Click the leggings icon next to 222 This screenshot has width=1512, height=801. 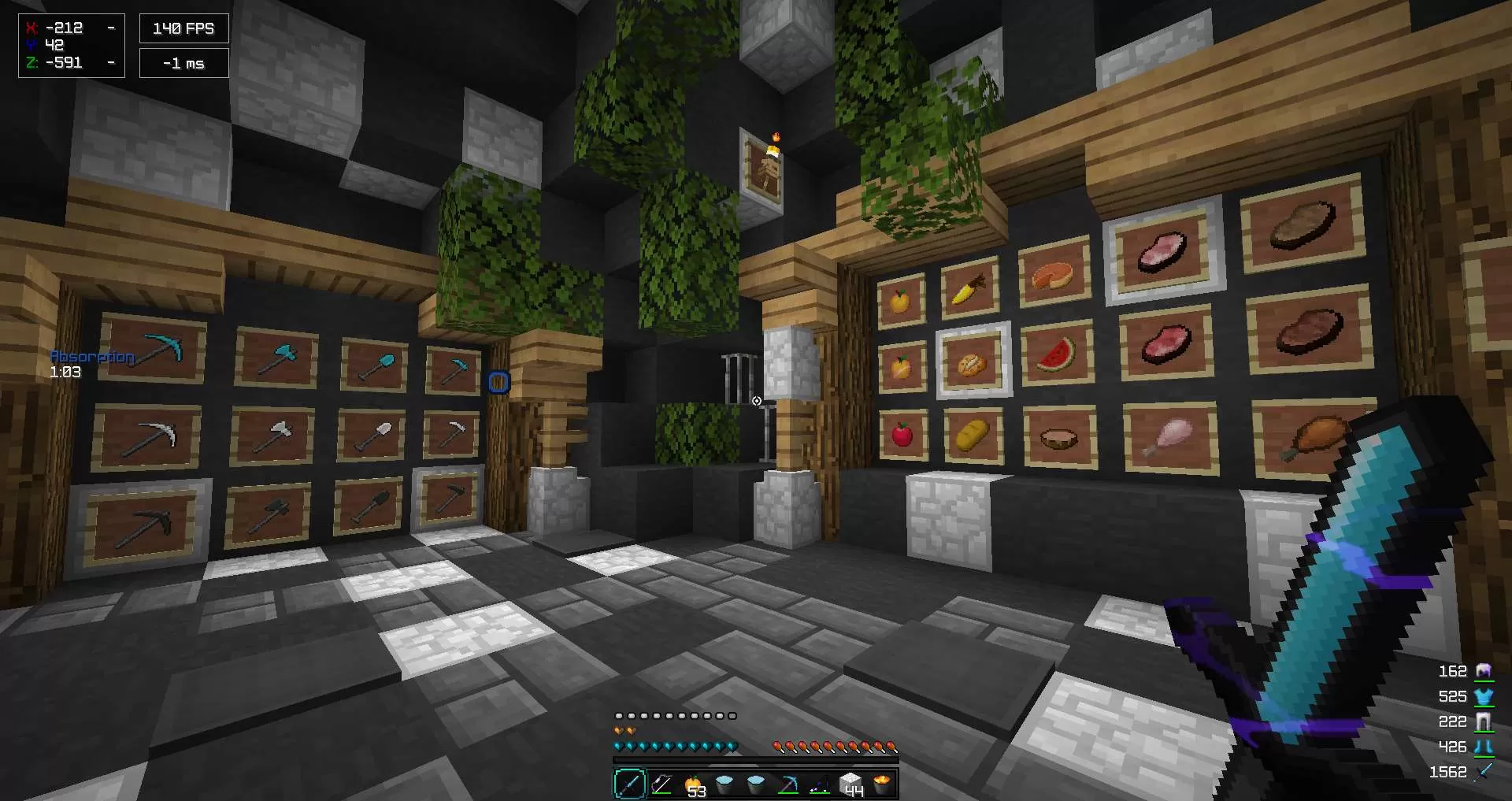1484,721
